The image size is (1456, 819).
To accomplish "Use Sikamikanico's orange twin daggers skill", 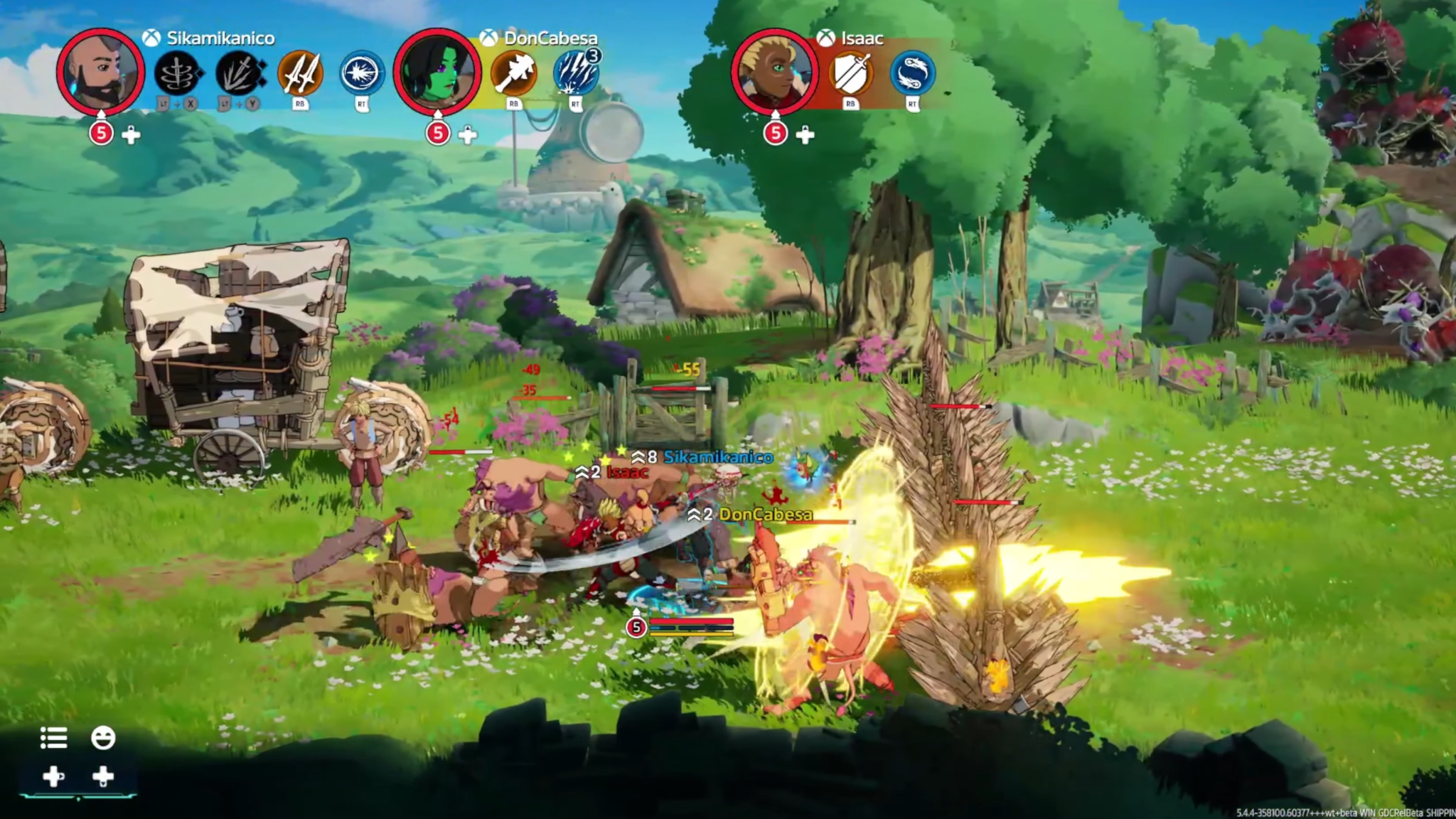I will click(300, 73).
